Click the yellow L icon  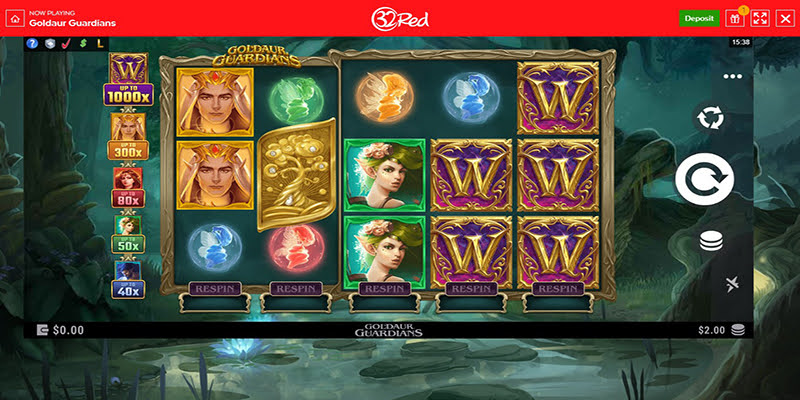(100, 44)
